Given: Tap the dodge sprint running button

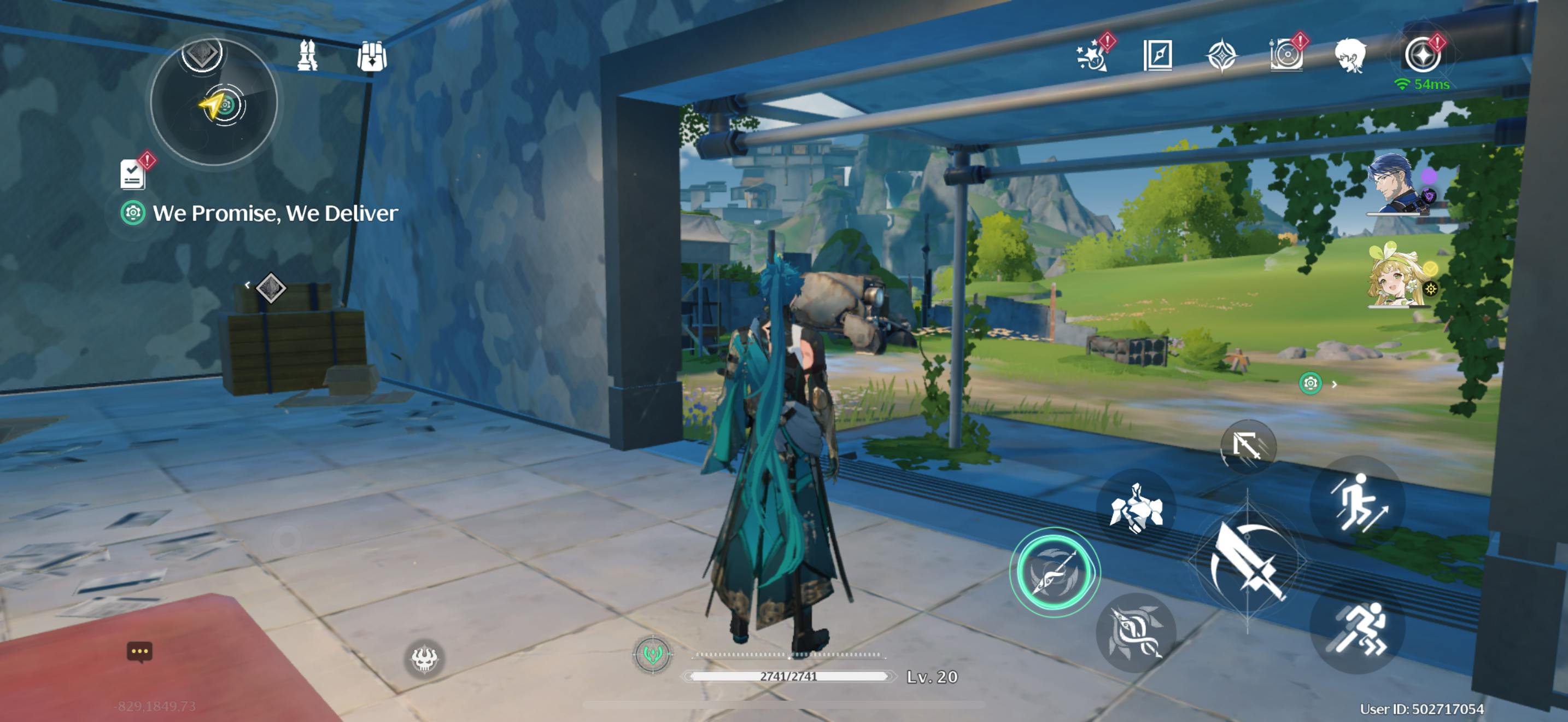Looking at the screenshot, I should pos(1358,631).
